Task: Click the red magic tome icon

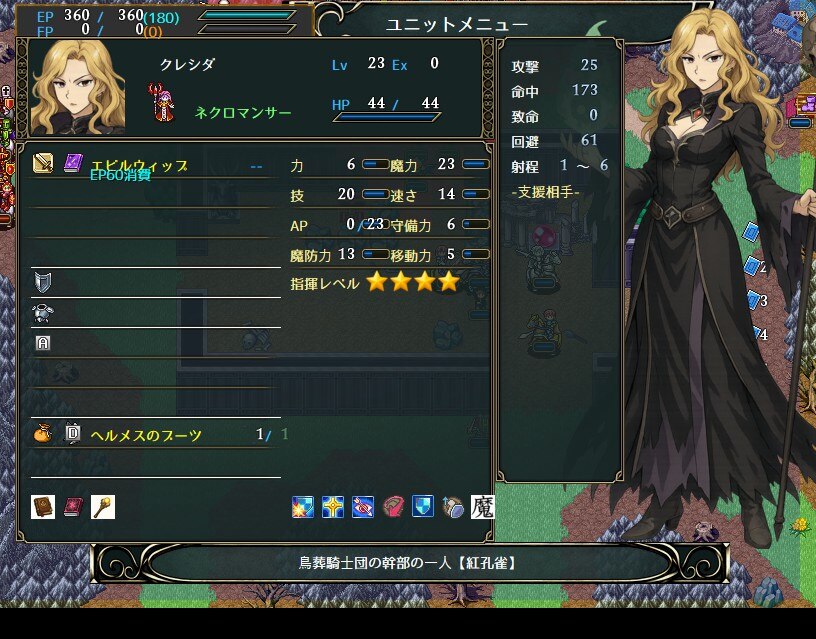Action: (73, 507)
